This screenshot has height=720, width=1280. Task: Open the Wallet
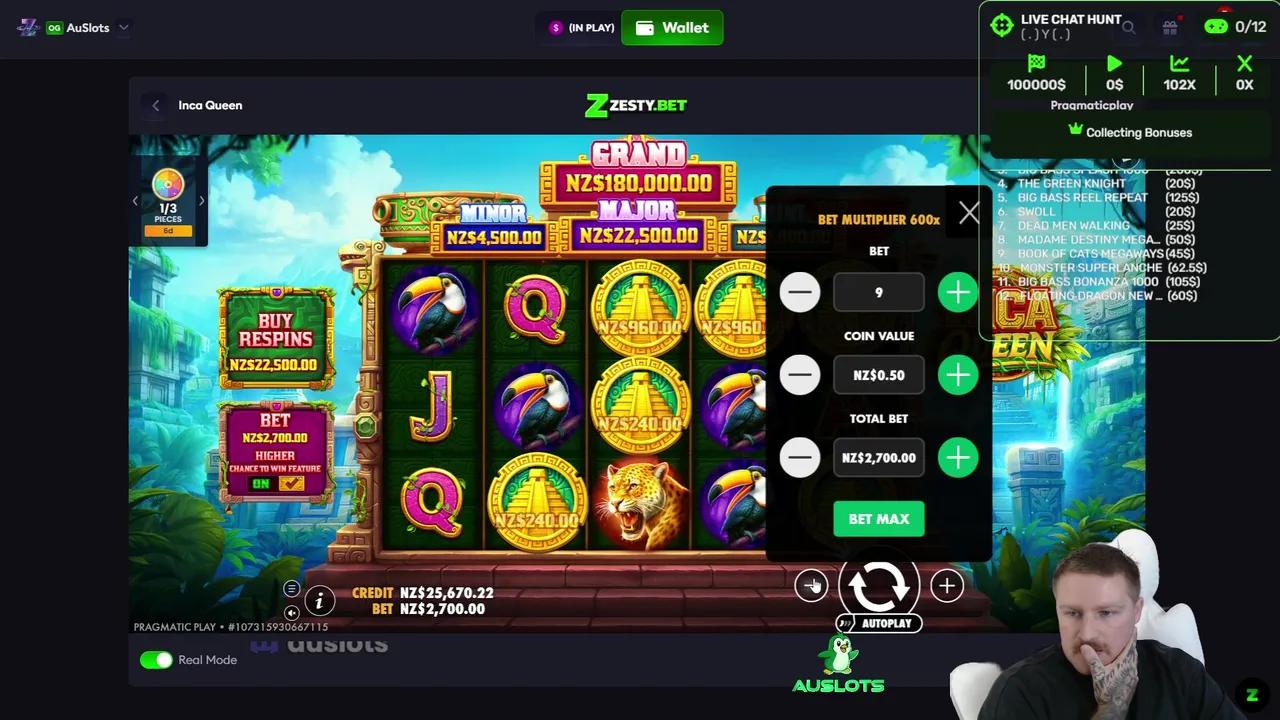(672, 27)
